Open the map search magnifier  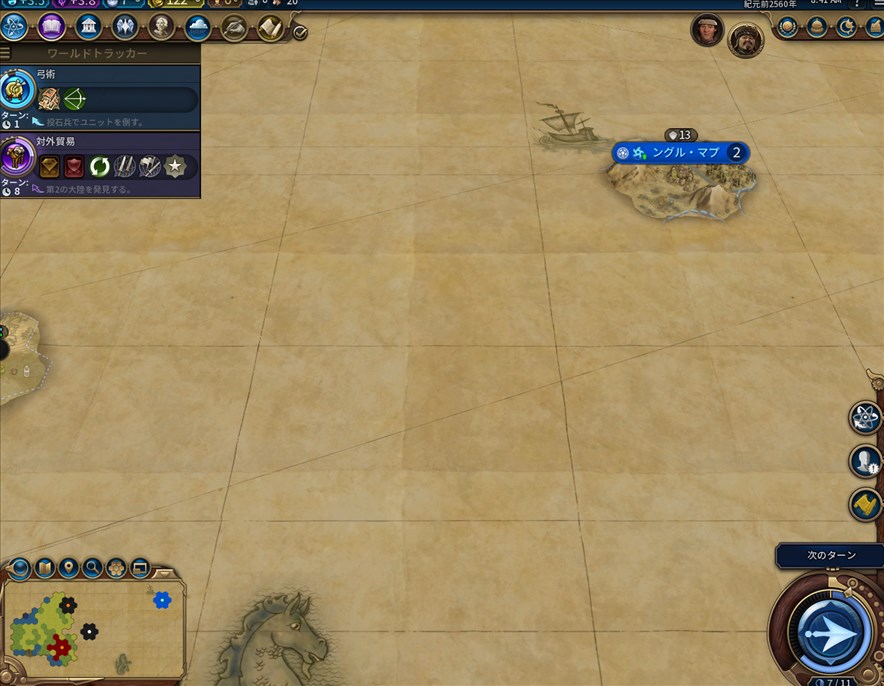(x=92, y=569)
